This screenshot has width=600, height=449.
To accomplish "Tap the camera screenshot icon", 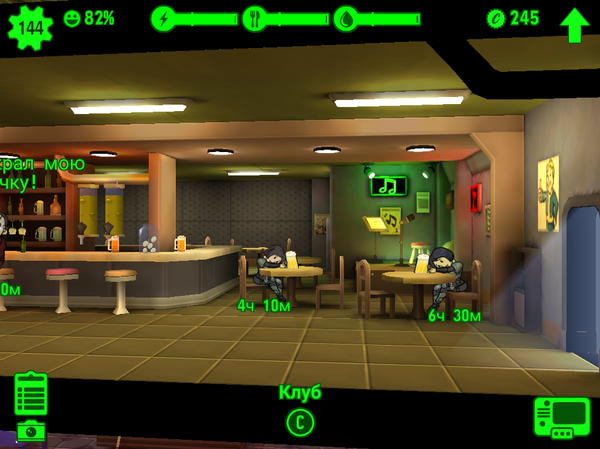I will (x=30, y=432).
